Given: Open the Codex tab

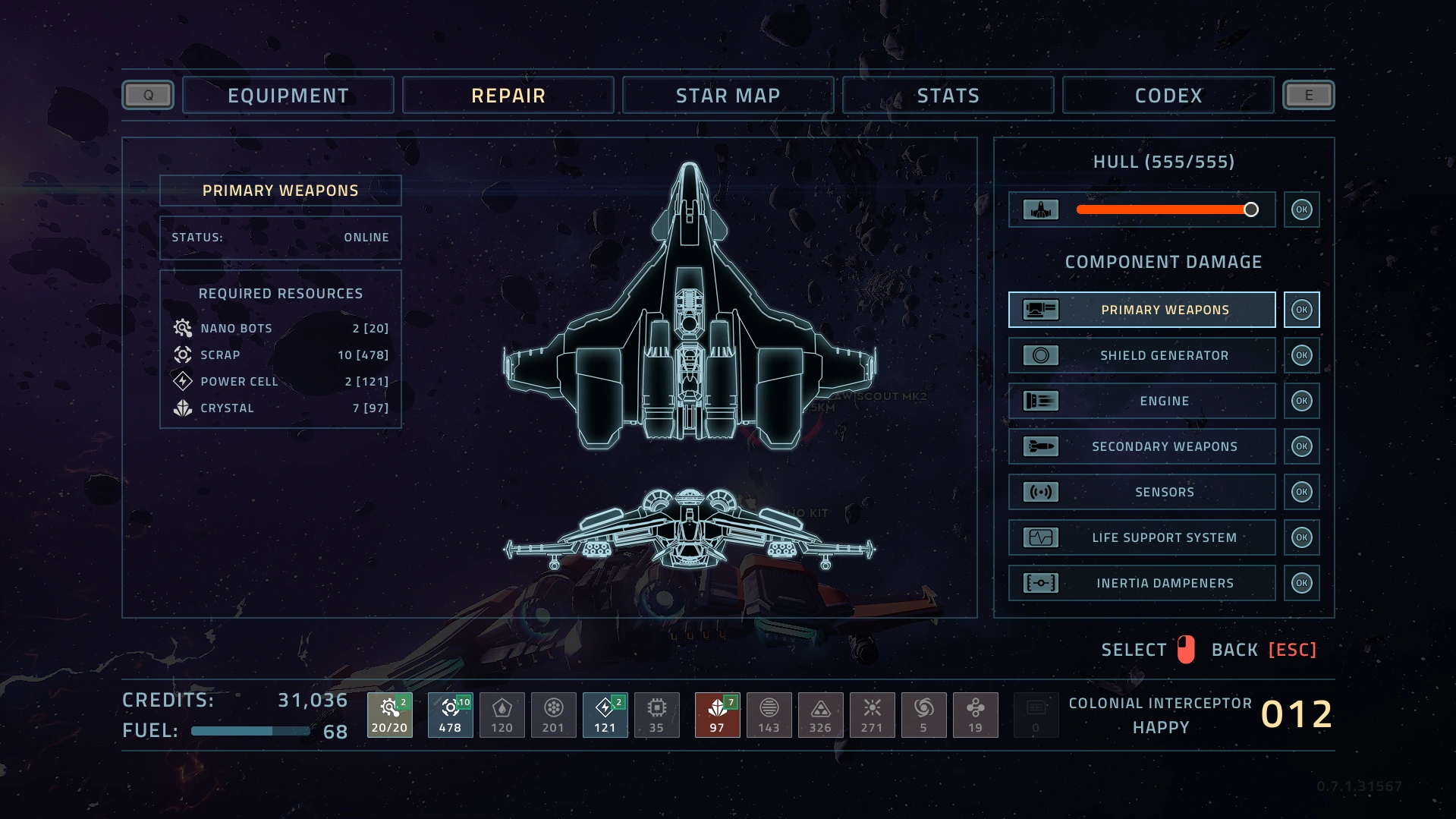Looking at the screenshot, I should (1168, 96).
